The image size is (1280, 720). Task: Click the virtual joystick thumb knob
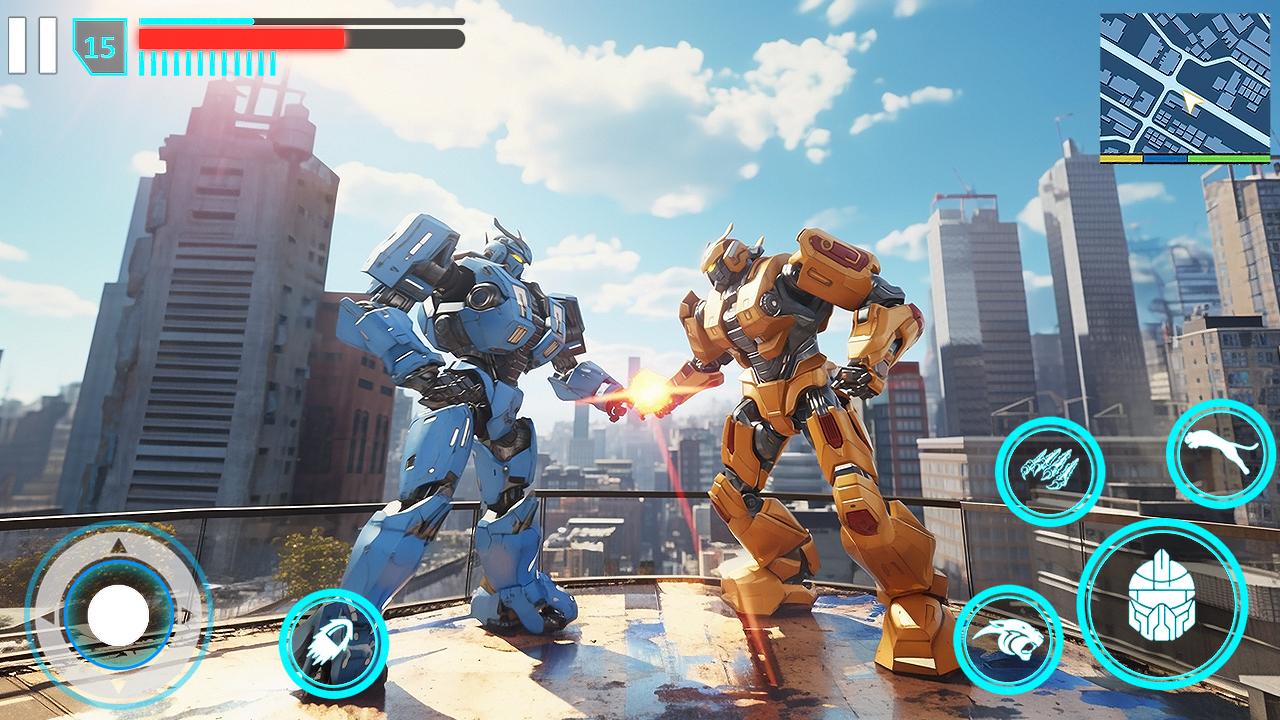click(x=118, y=614)
